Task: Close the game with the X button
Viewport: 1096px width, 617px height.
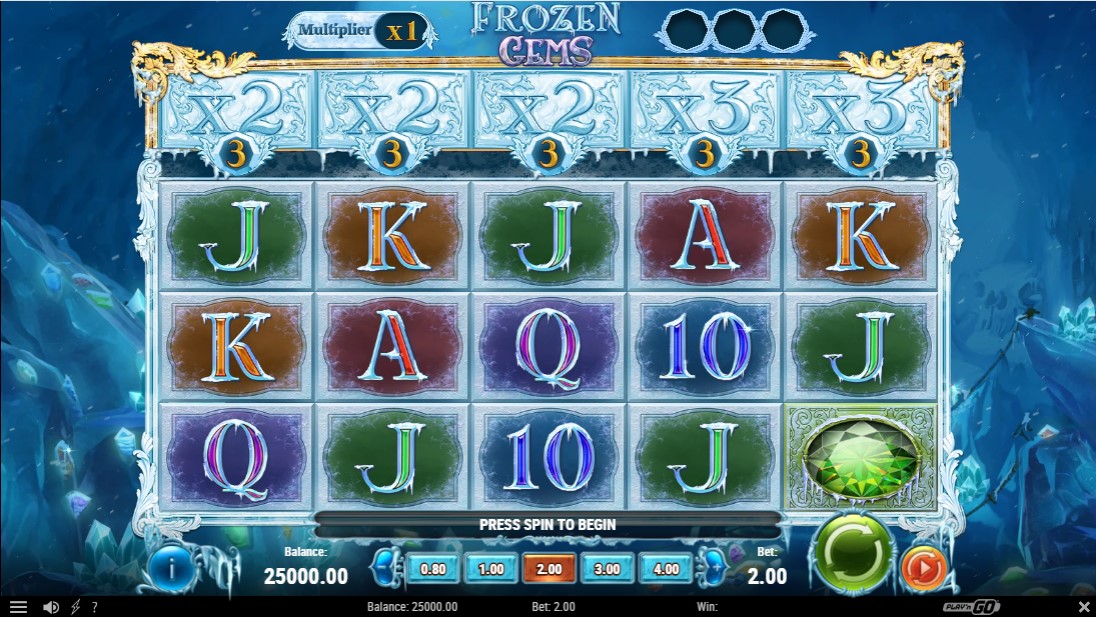Action: (1084, 607)
